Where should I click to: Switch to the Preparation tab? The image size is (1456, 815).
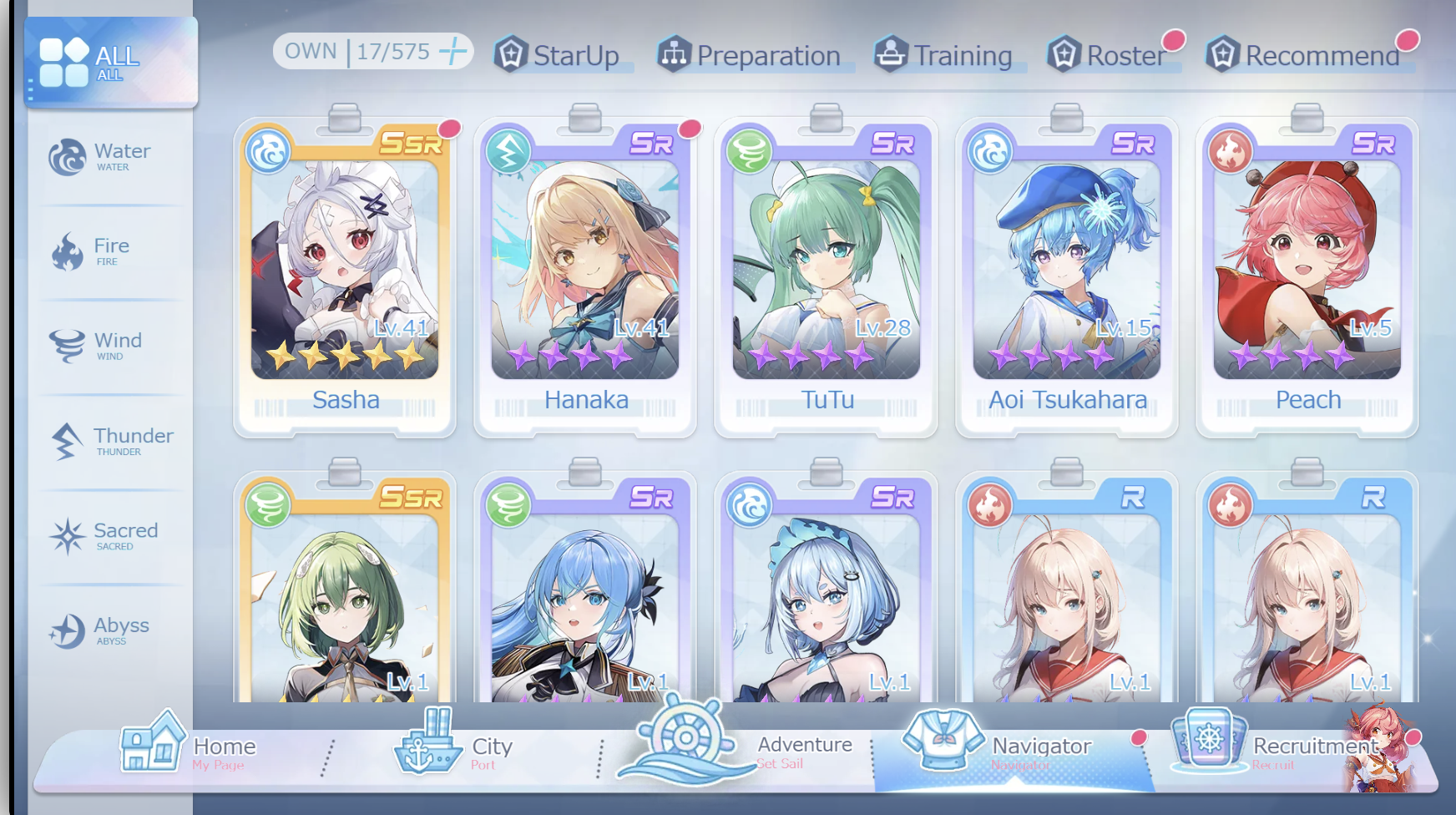pos(751,55)
